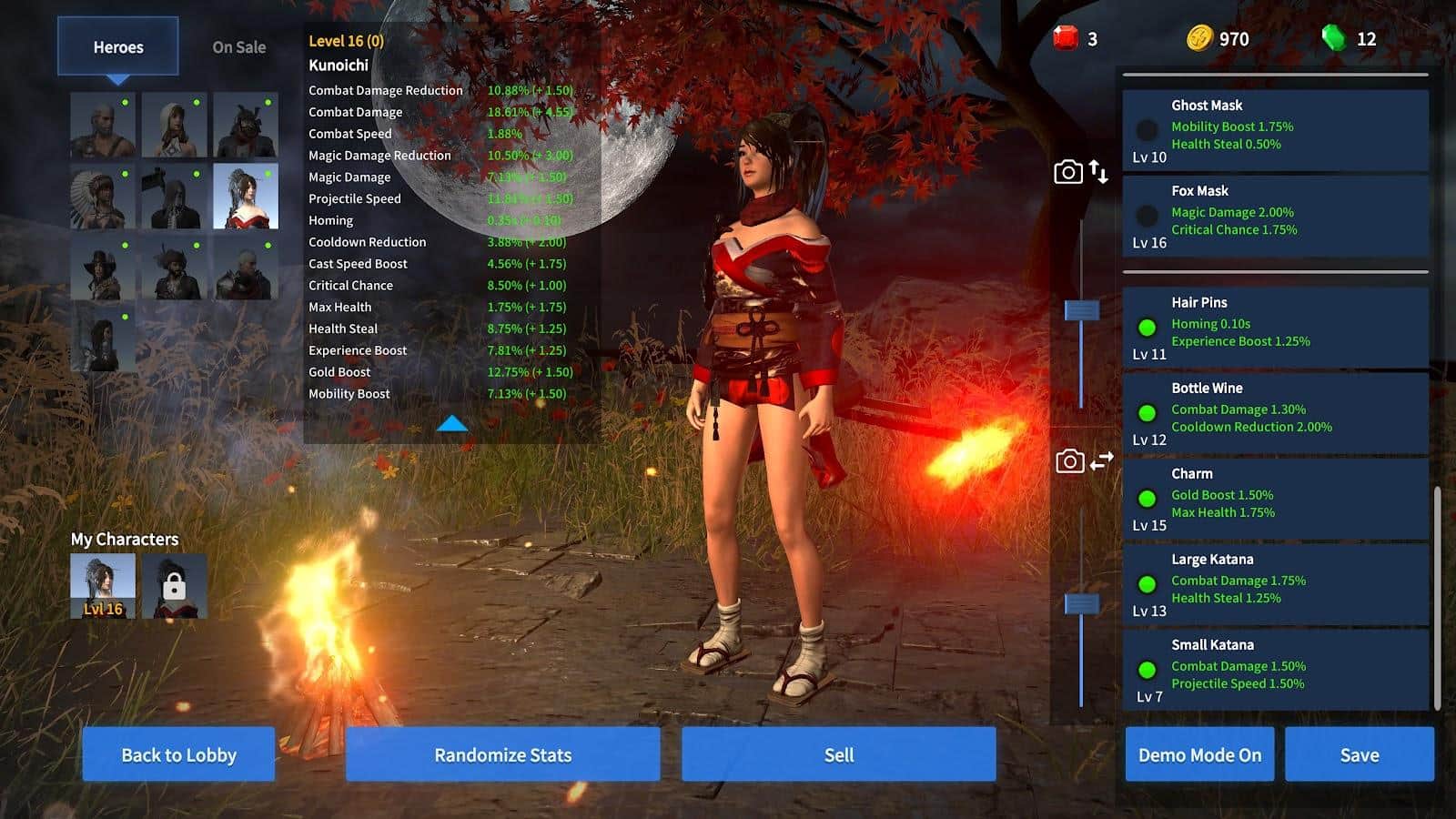
Task: Return with Back to Lobby button
Action: pos(178,754)
